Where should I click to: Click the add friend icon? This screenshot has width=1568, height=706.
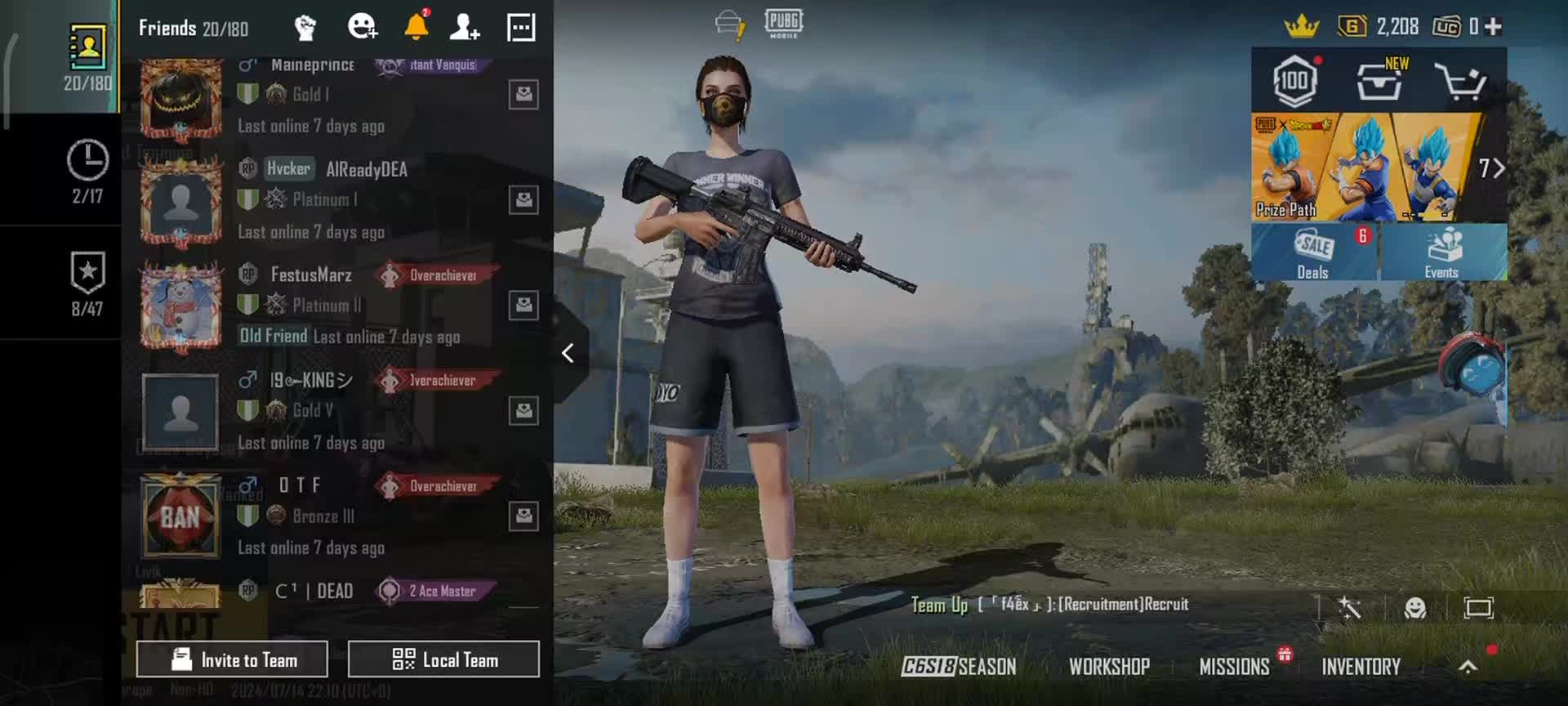point(465,27)
